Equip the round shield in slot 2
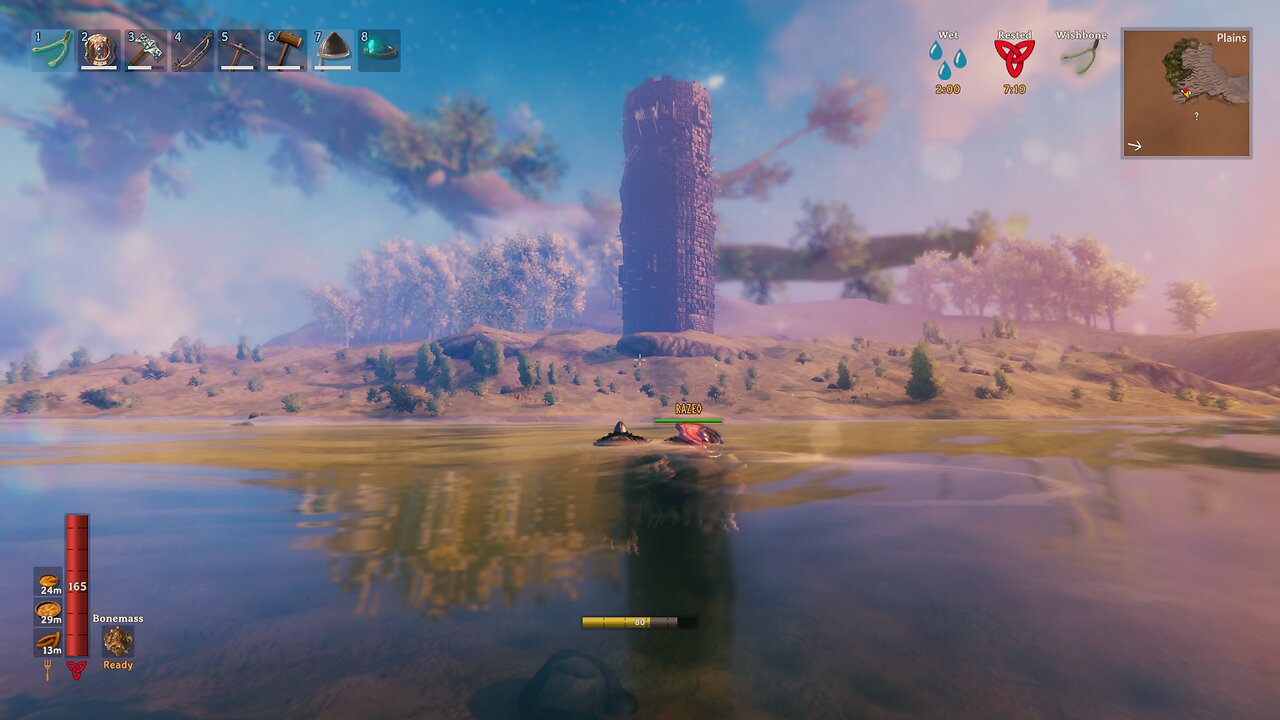This screenshot has height=720, width=1280. [x=99, y=50]
